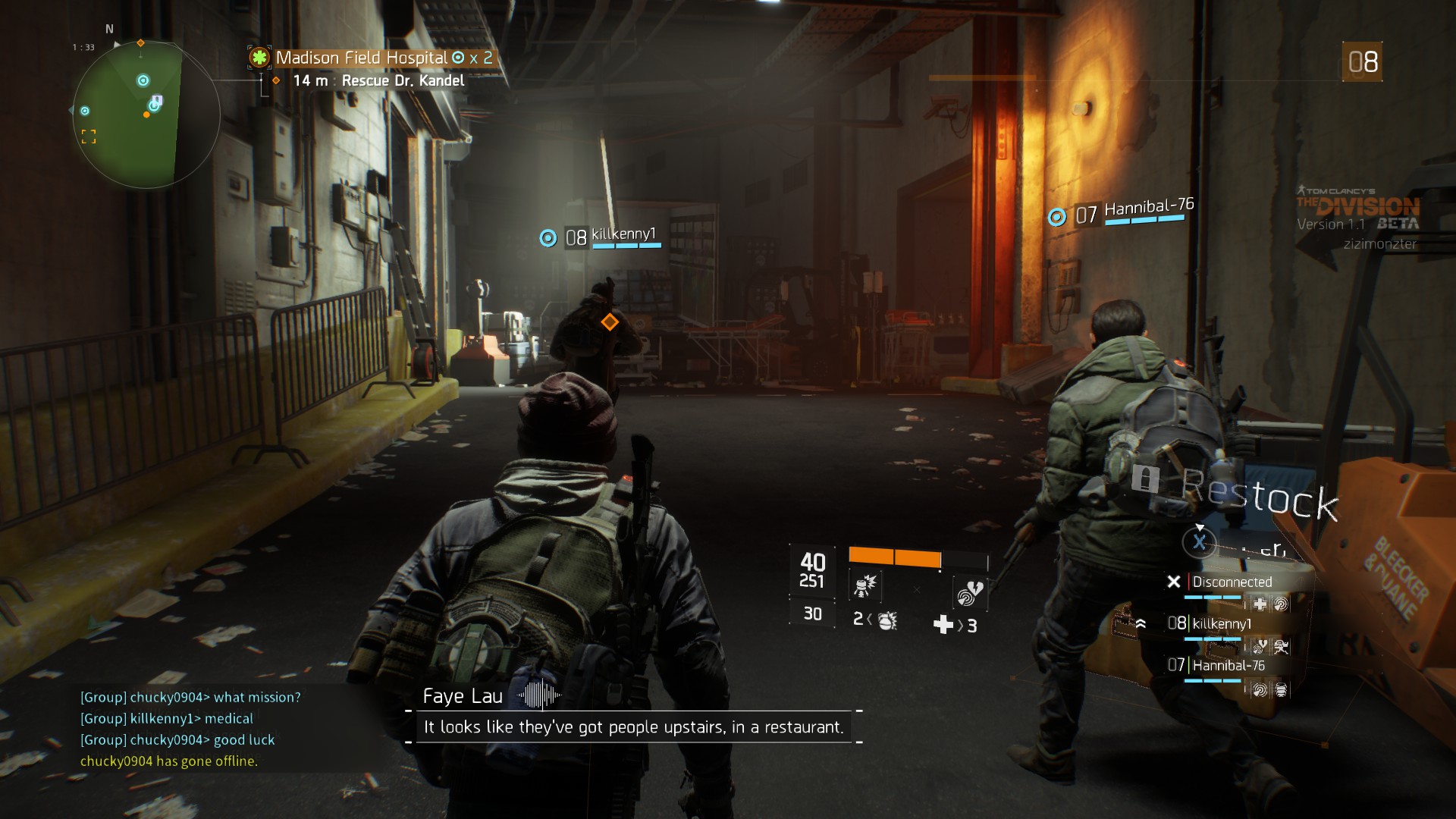The width and height of the screenshot is (1456, 819).
Task: Activate the left skill icon by ammo counter
Action: pos(865,585)
